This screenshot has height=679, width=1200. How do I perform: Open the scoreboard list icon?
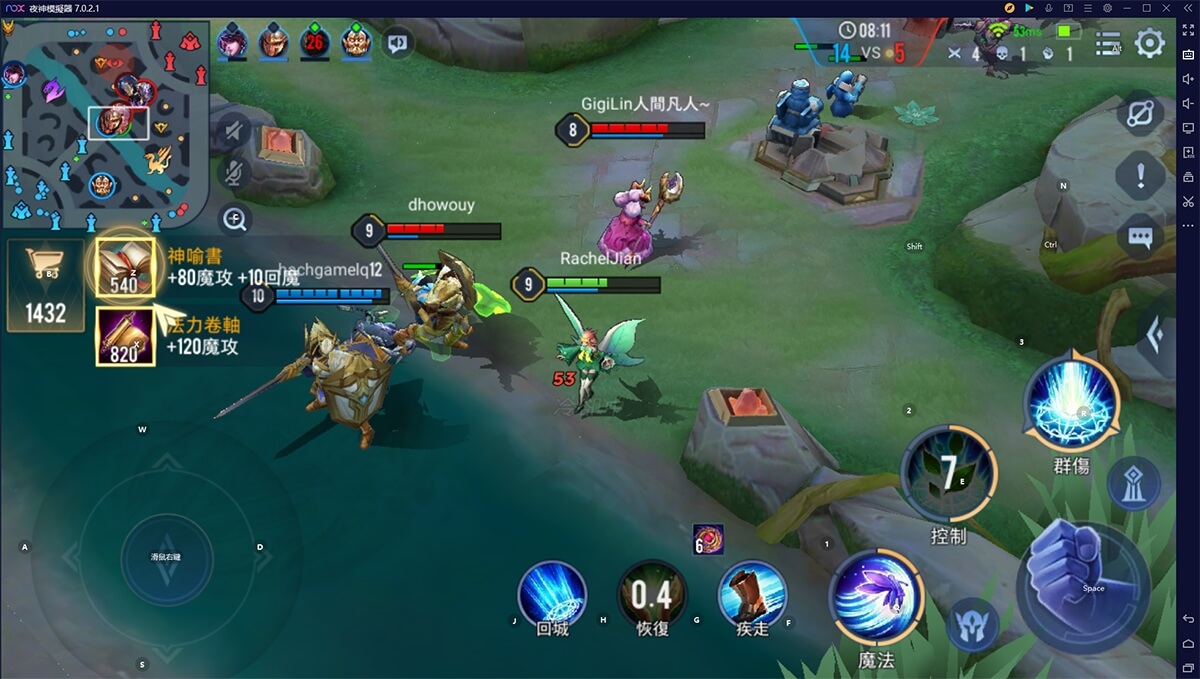pos(1108,43)
